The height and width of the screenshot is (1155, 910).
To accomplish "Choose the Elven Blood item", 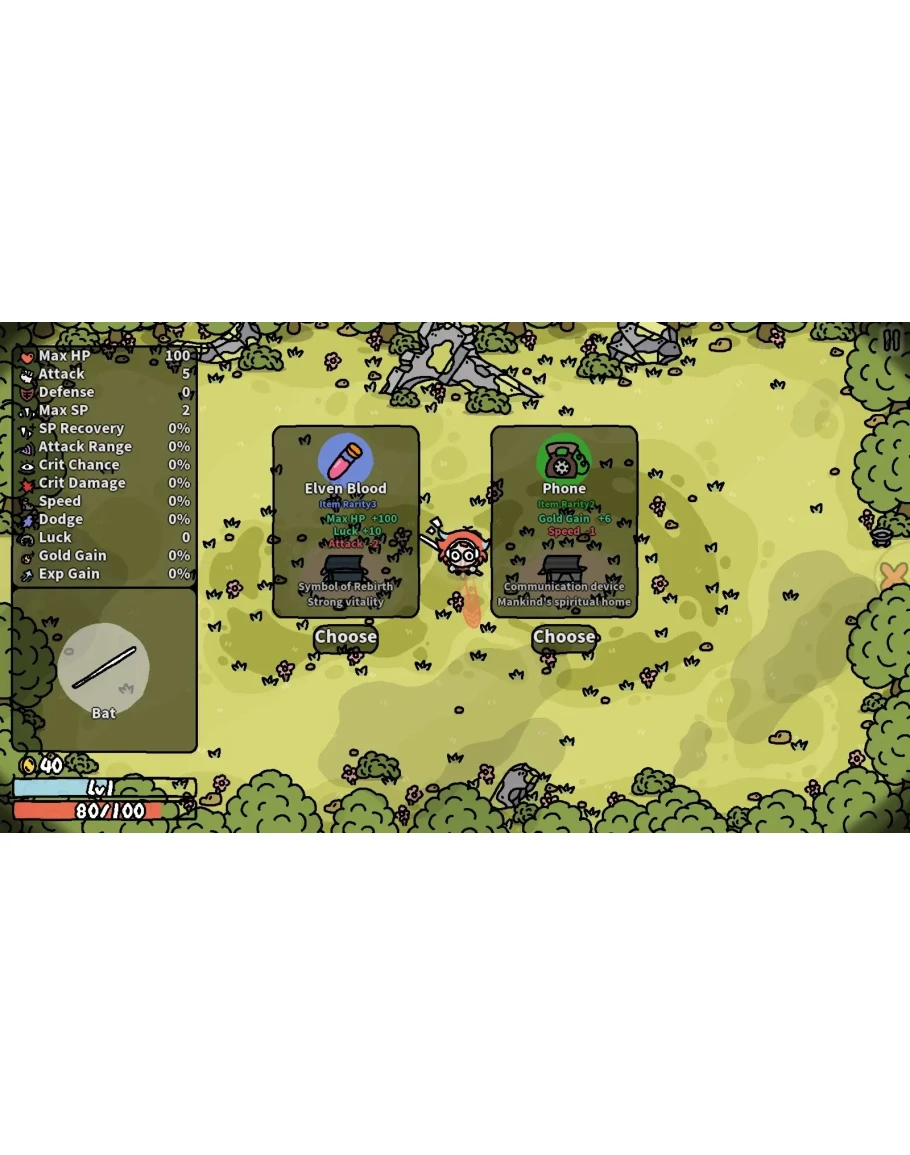I will pos(346,637).
